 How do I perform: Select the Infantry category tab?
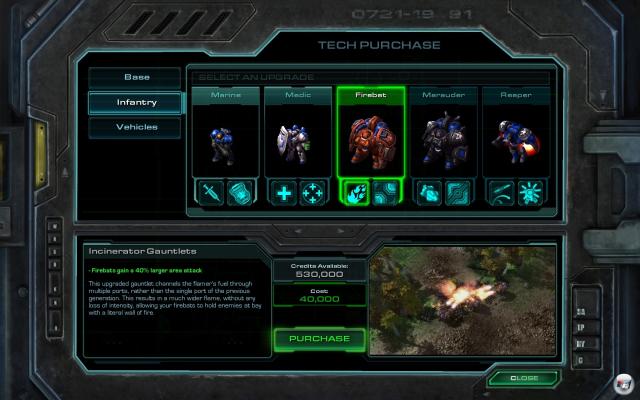(136, 102)
